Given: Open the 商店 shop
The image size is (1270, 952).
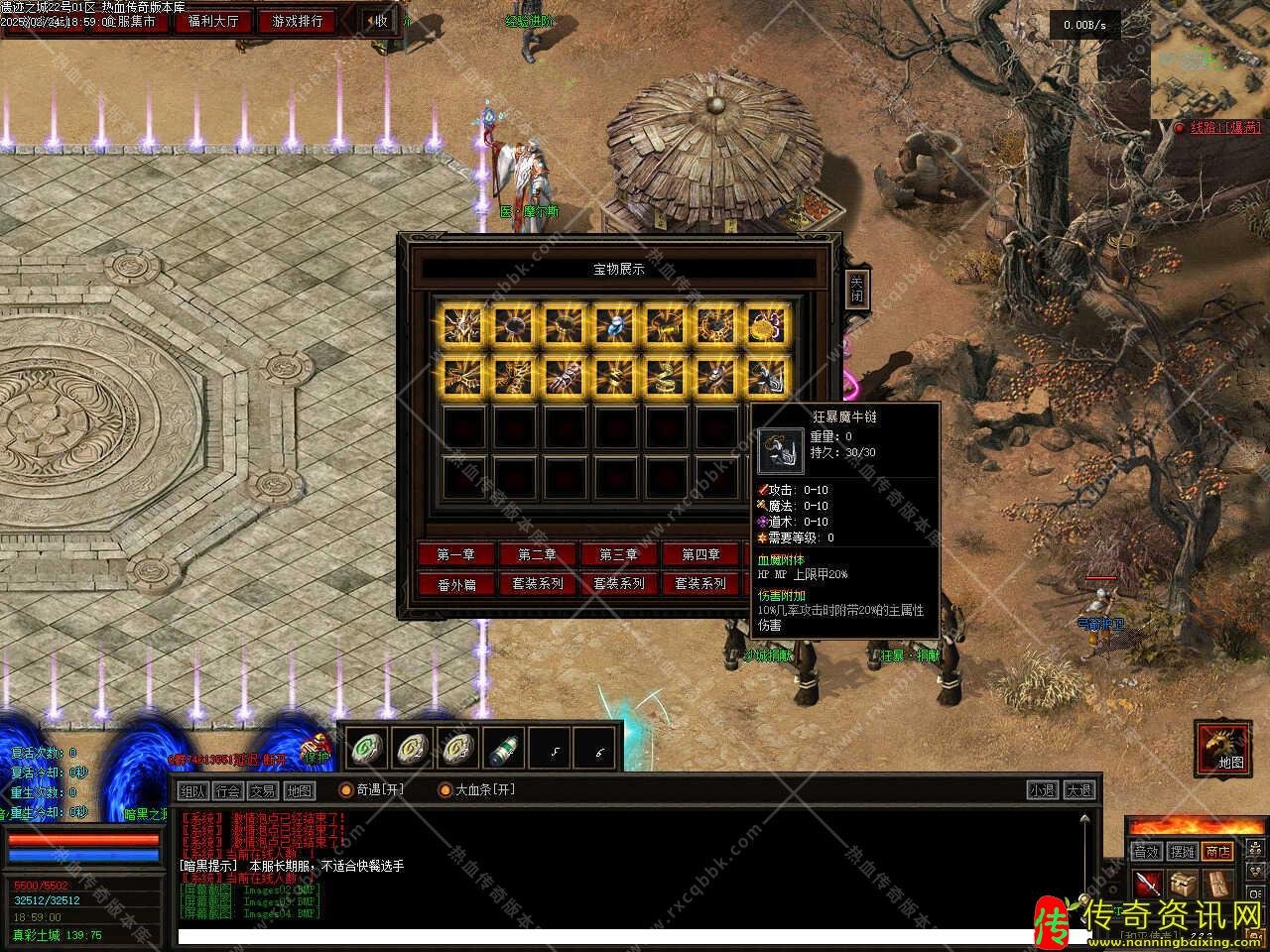Looking at the screenshot, I should [1216, 851].
